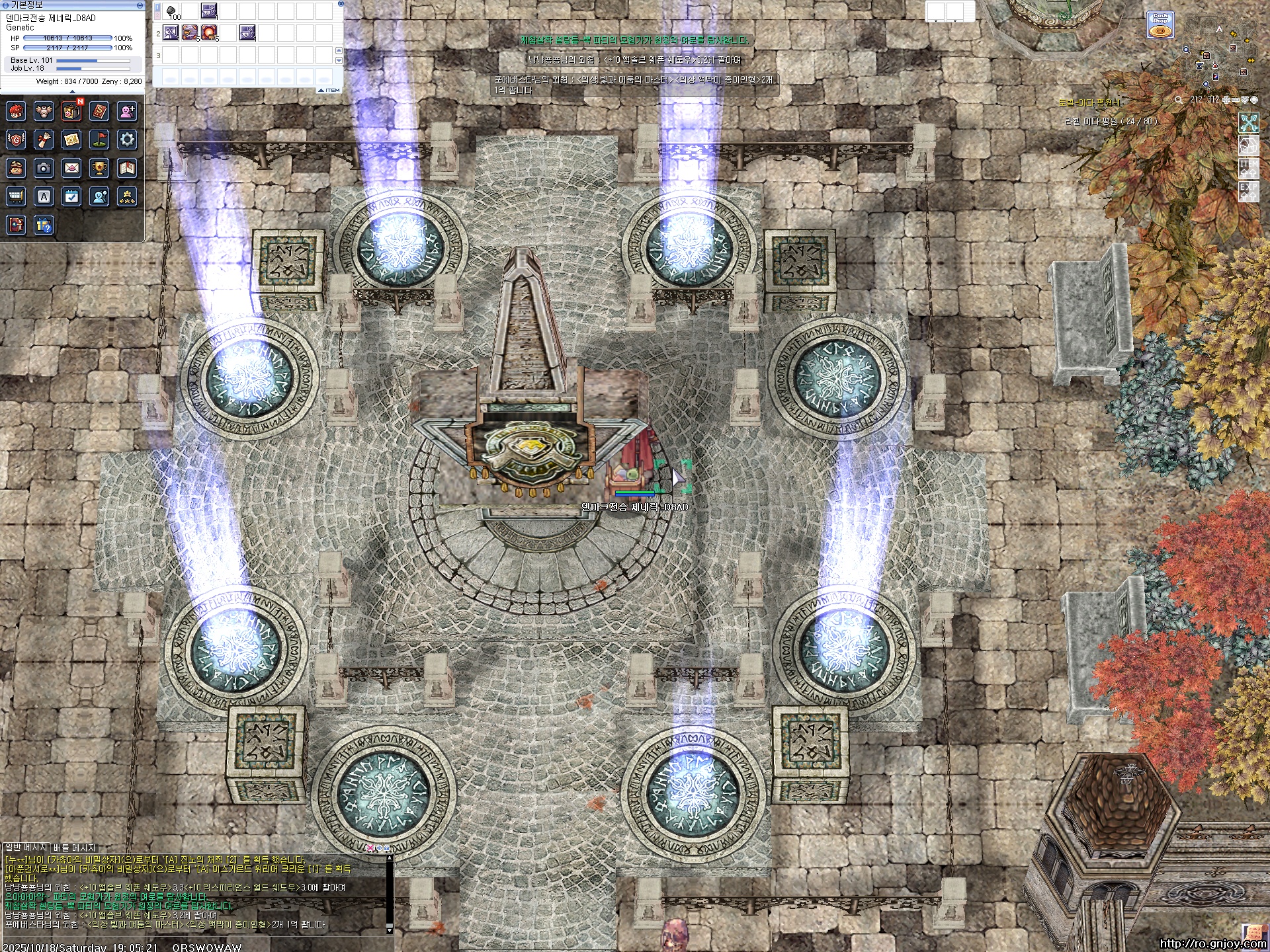This screenshot has height=952, width=1270.
Task: Open the Cash Shop
Action: pos(1160,25)
